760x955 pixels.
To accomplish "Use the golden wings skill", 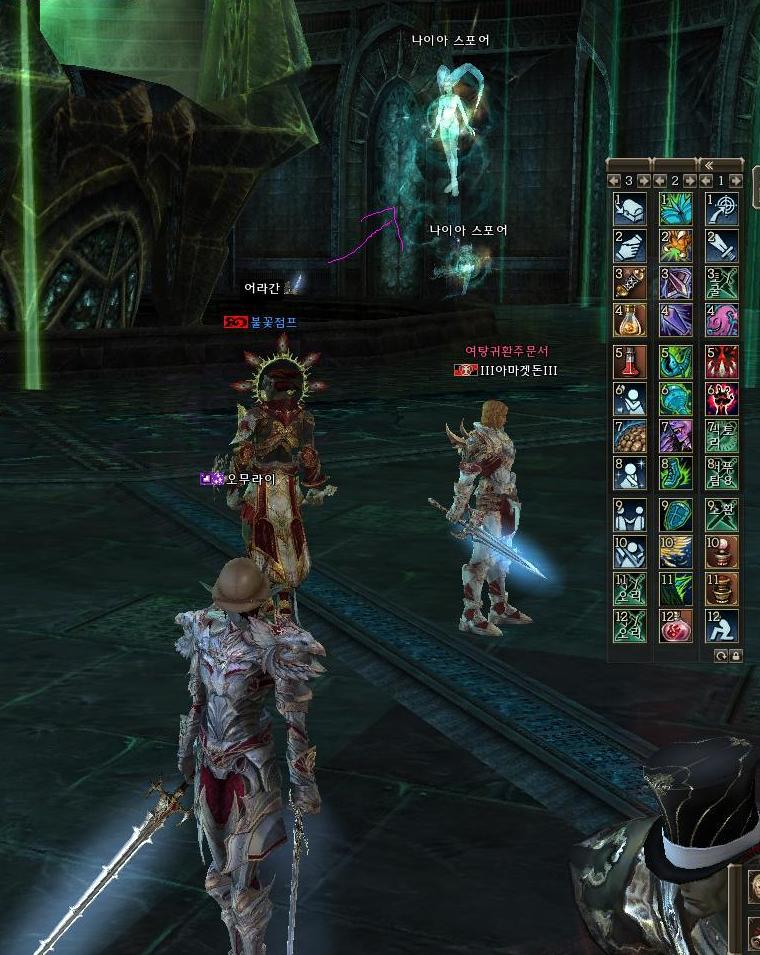I will coord(676,550).
